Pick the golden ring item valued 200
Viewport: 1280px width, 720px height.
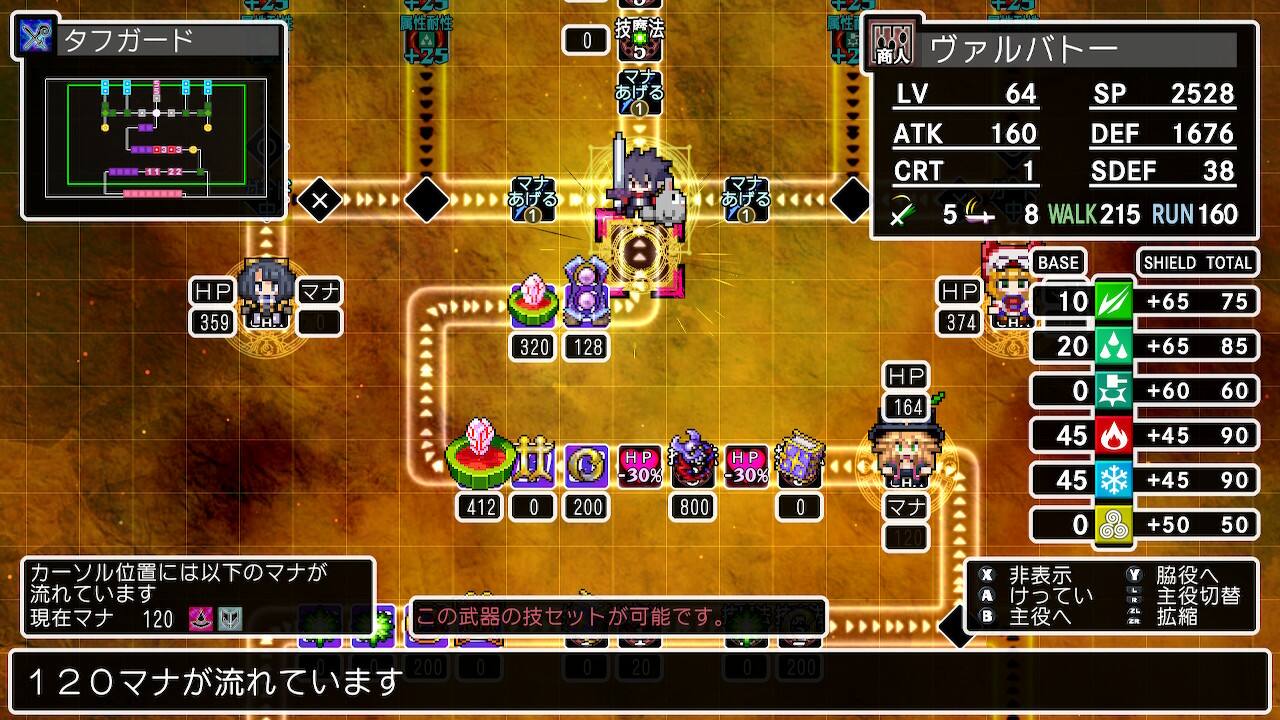pos(585,465)
